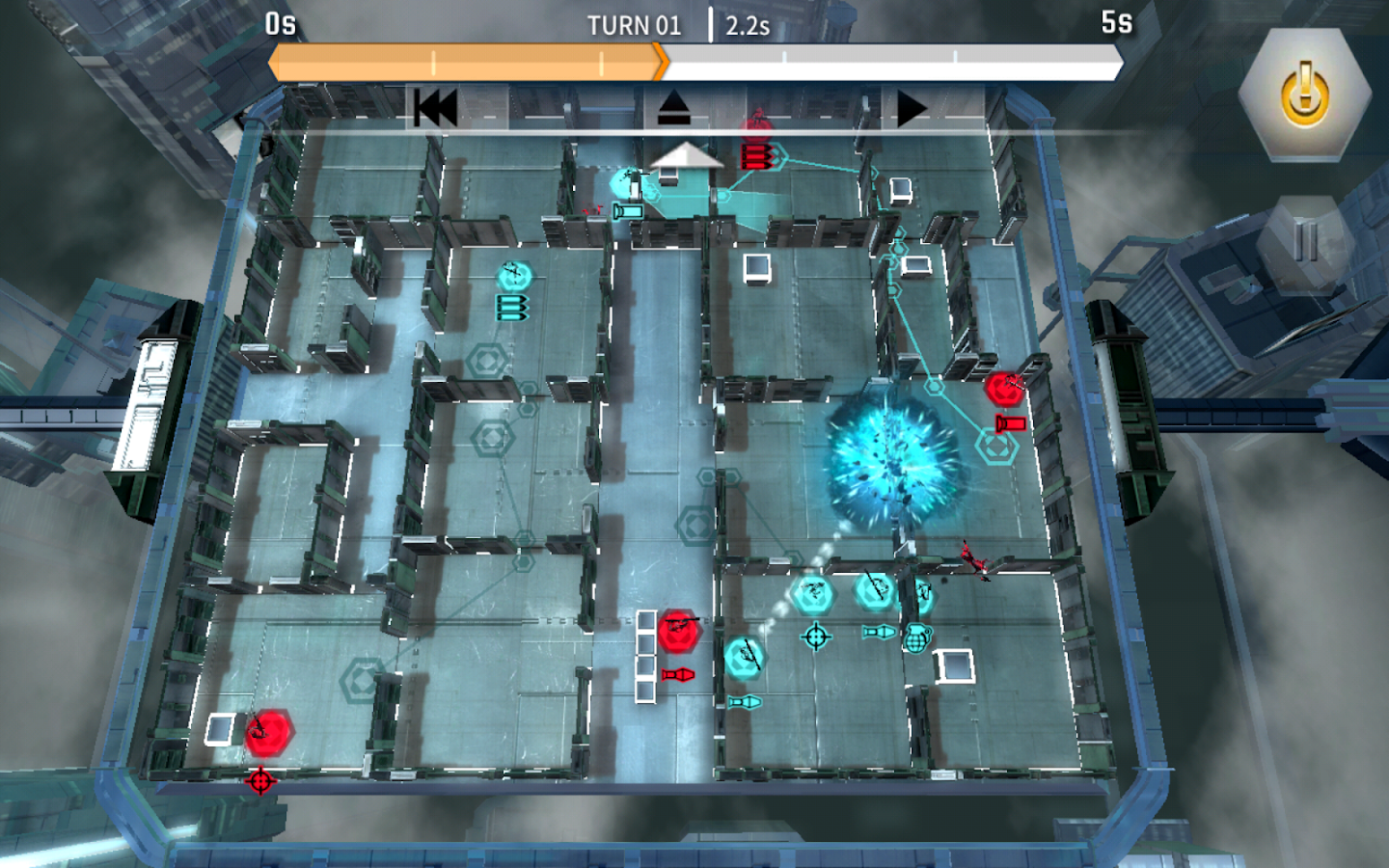Screen dimensions: 1389x868
Task: Open the pause control below the power button
Action: click(x=1304, y=231)
